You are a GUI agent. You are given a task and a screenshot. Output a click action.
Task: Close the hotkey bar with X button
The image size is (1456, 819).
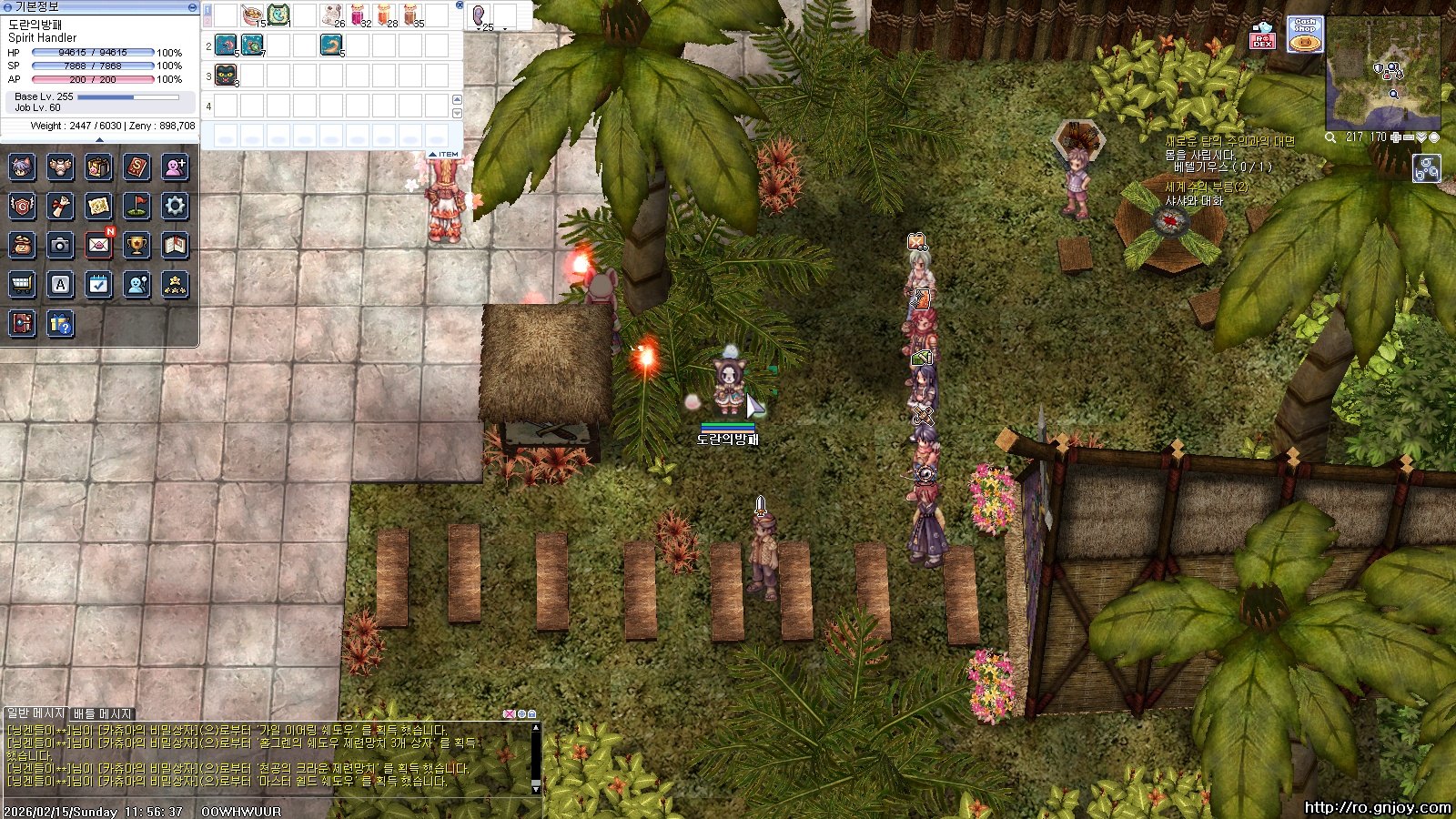pos(460,5)
